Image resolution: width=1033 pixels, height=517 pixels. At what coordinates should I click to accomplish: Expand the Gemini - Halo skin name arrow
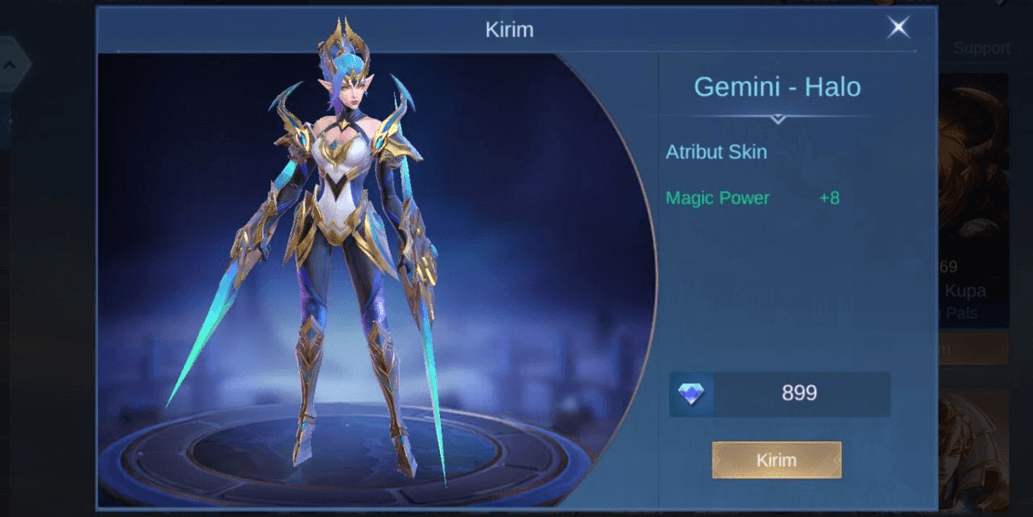click(x=777, y=119)
